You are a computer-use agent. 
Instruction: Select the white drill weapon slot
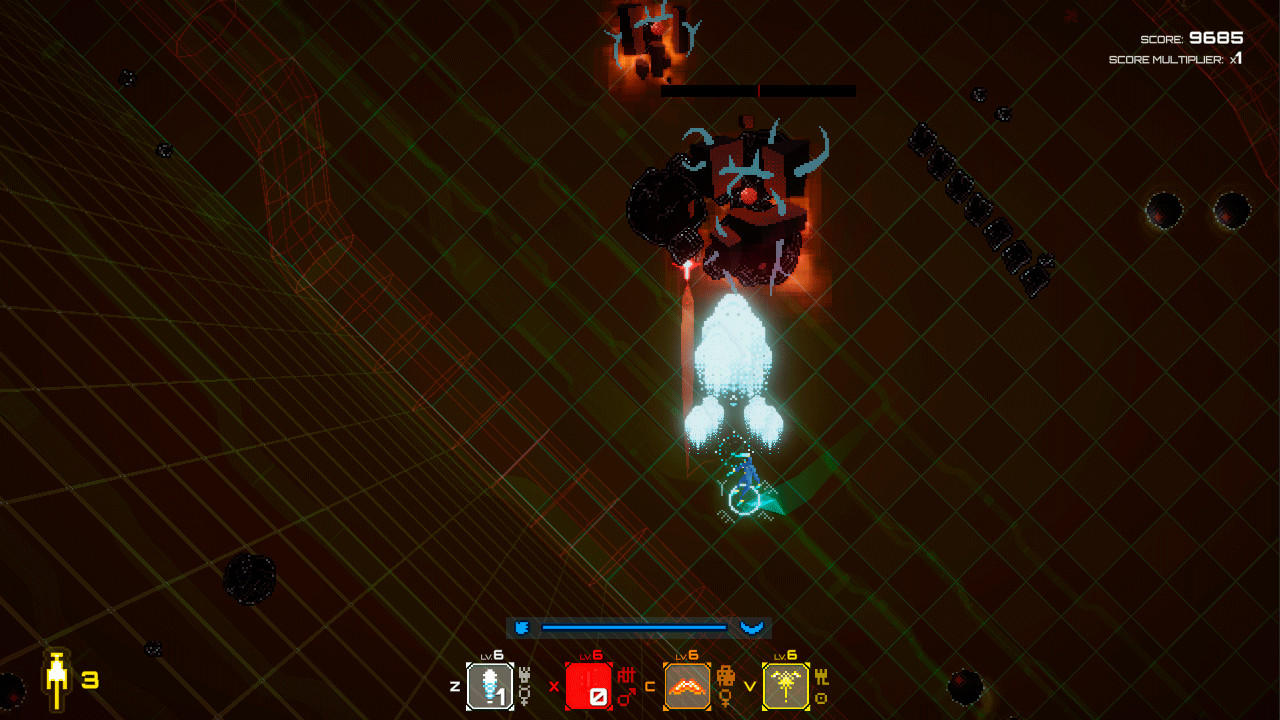tap(490, 686)
